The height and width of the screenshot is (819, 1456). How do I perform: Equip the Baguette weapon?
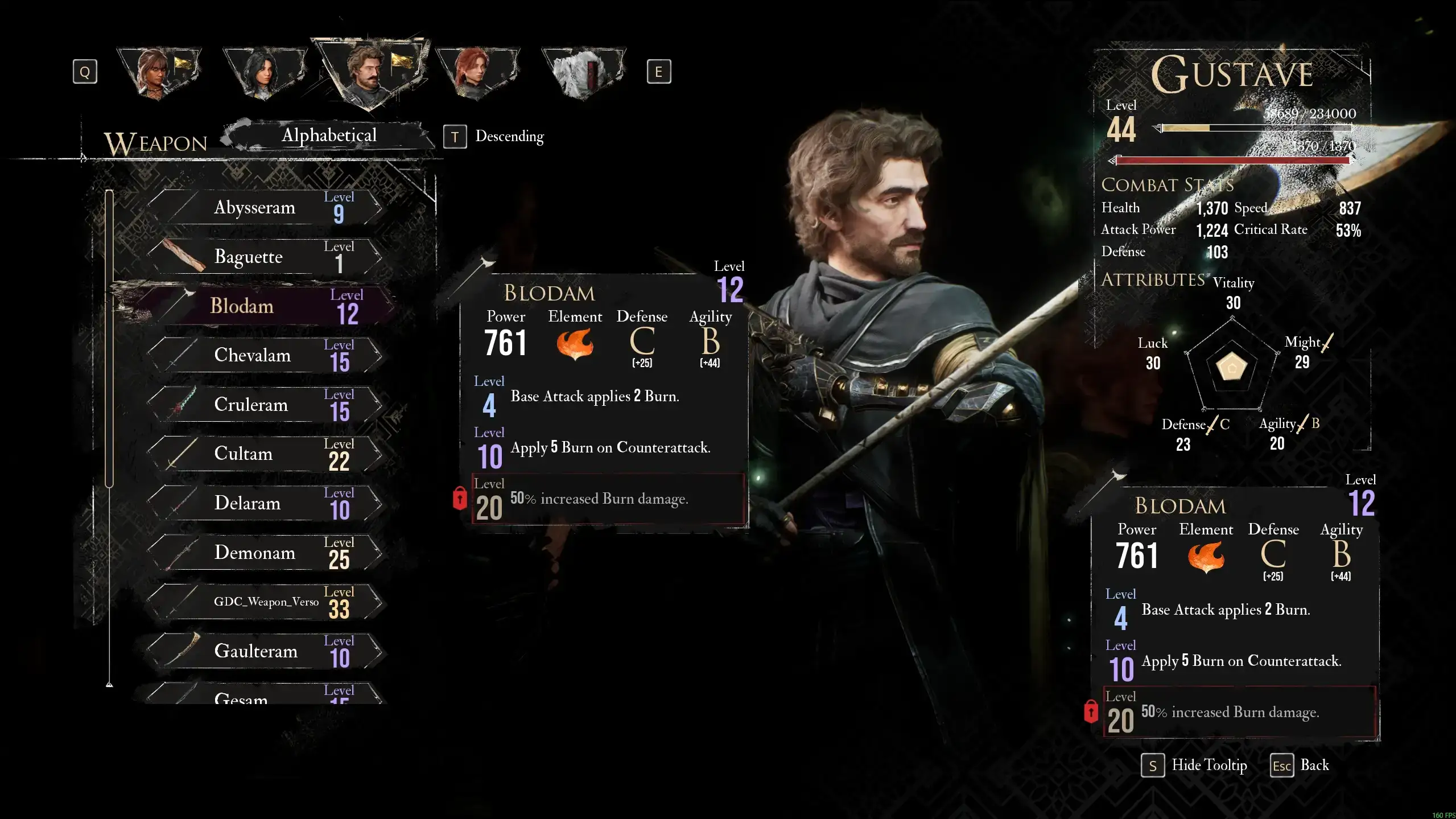[x=265, y=257]
